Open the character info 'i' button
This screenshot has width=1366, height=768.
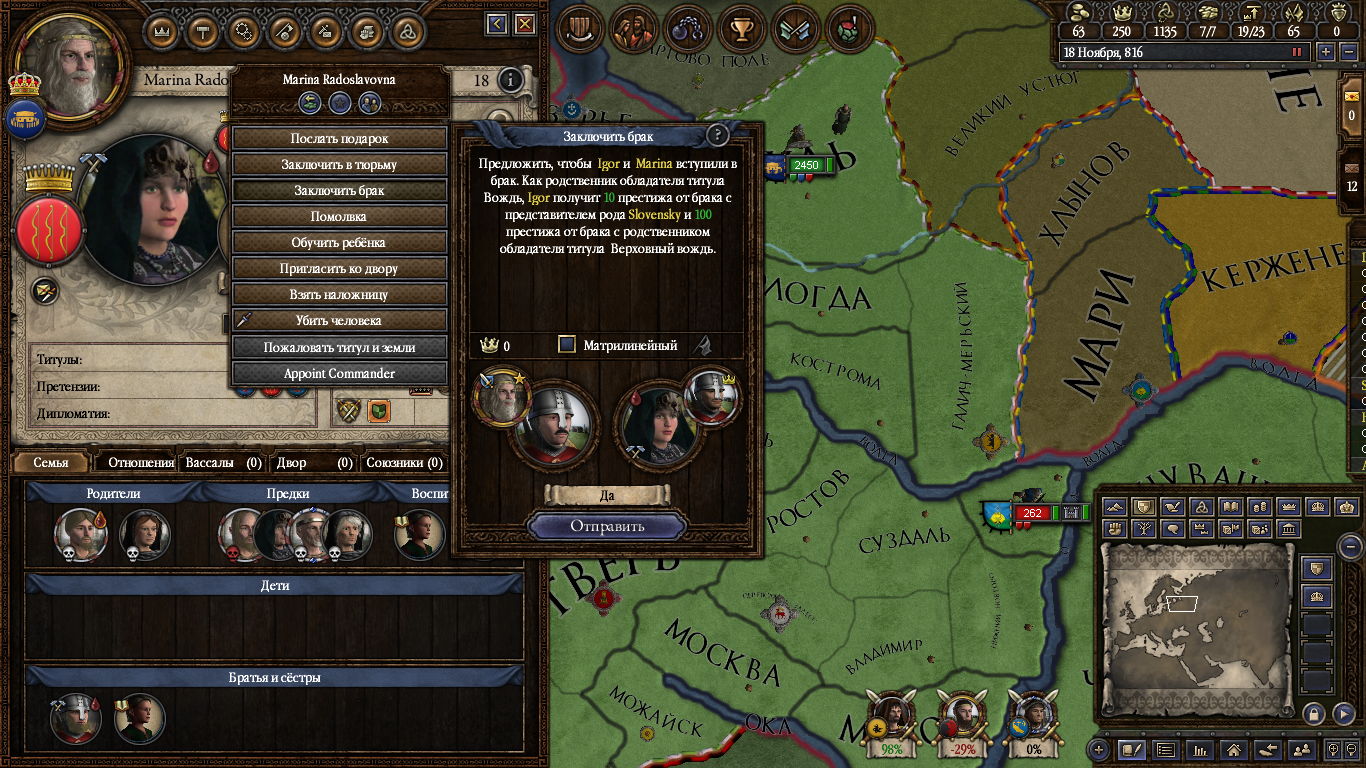(x=510, y=80)
